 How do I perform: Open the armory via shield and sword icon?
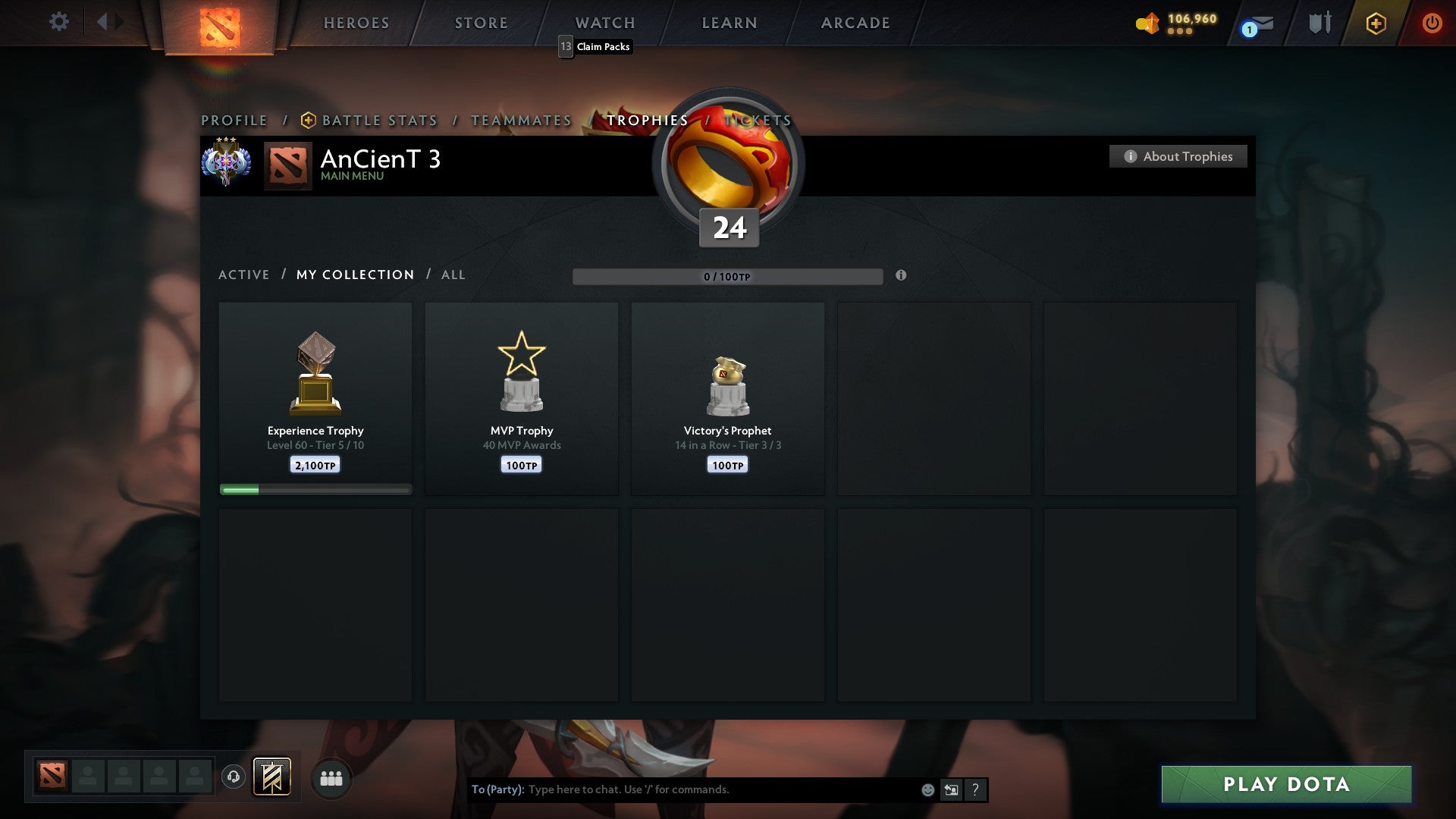click(x=1319, y=23)
